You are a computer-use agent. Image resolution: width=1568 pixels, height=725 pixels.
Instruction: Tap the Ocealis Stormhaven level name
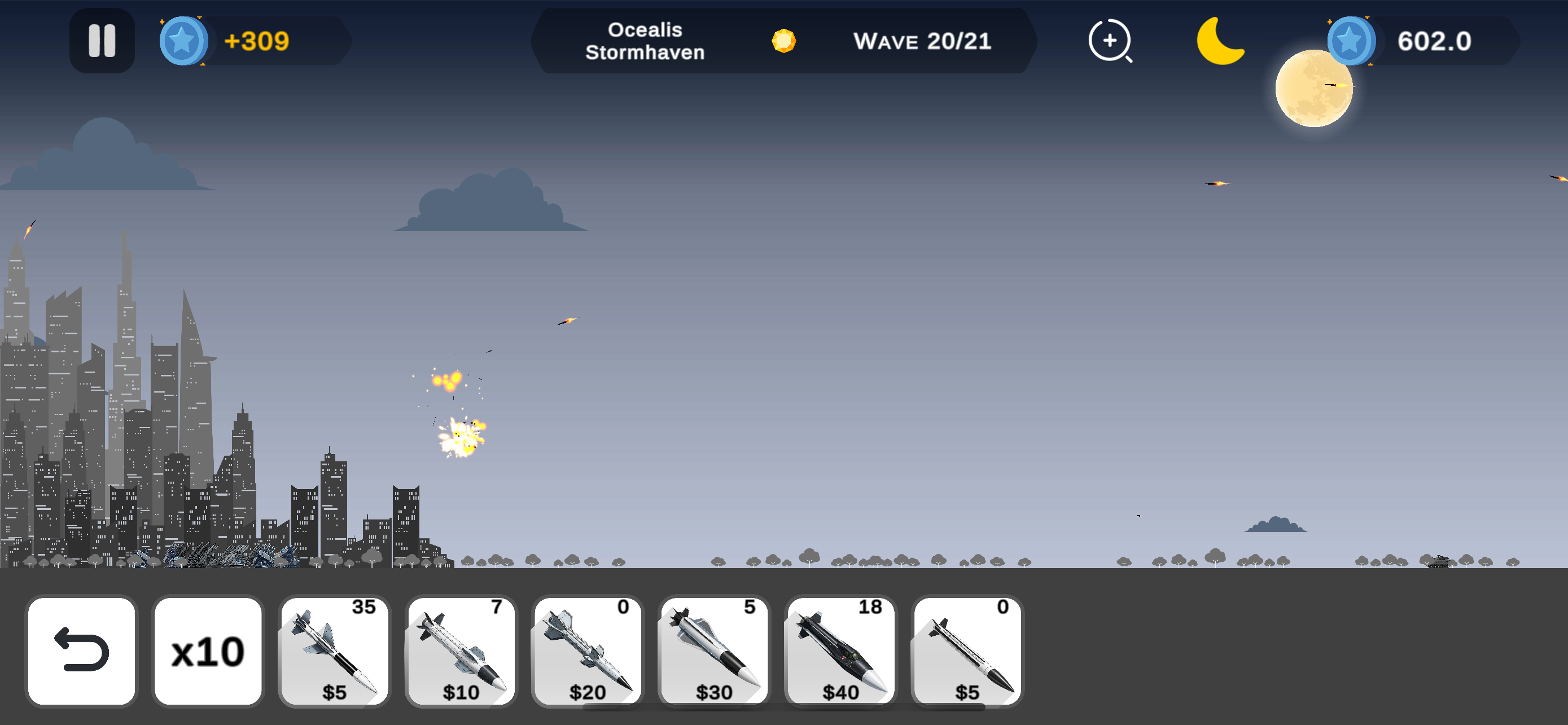[645, 41]
